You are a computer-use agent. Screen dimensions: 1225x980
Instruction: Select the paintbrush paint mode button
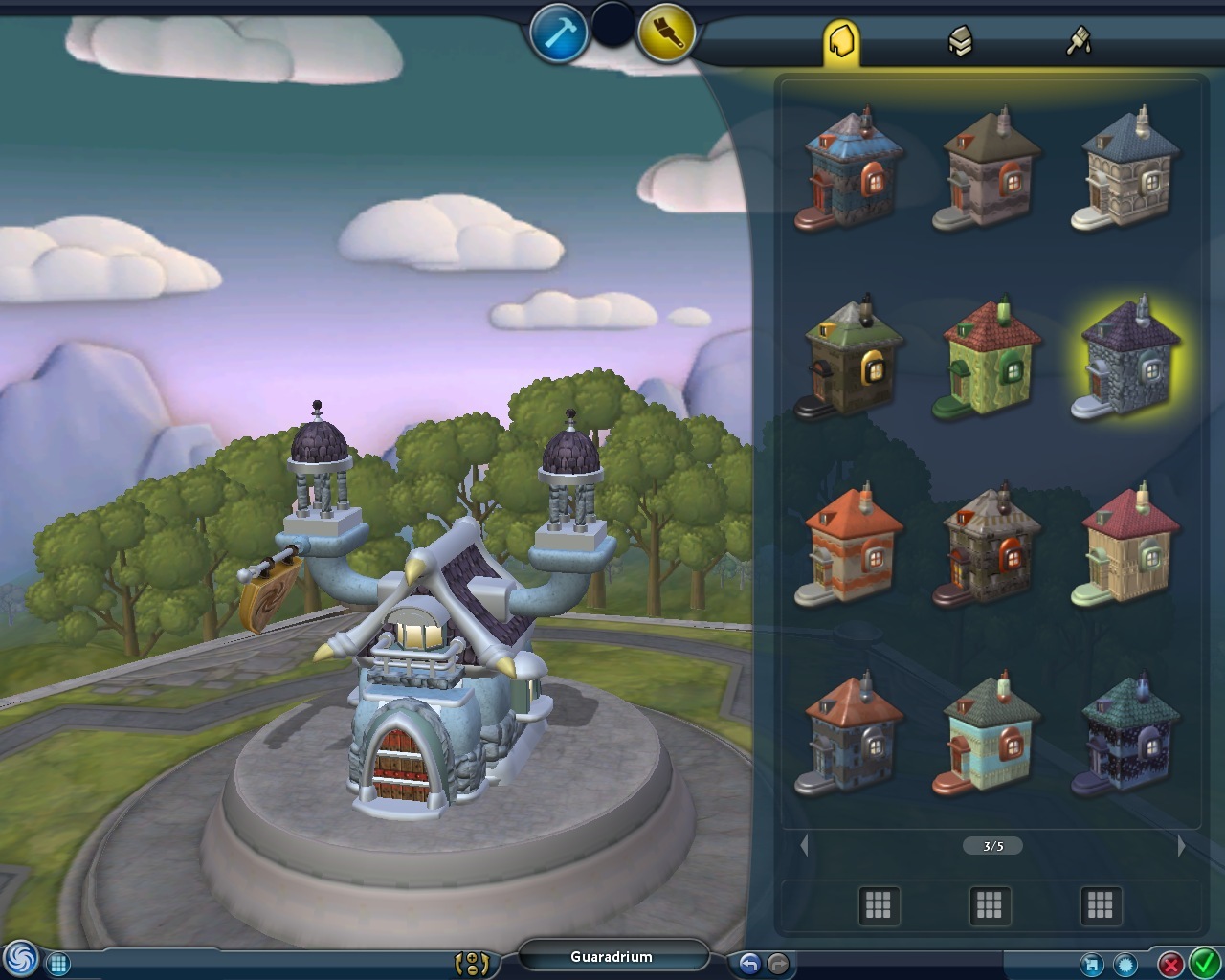[665, 34]
